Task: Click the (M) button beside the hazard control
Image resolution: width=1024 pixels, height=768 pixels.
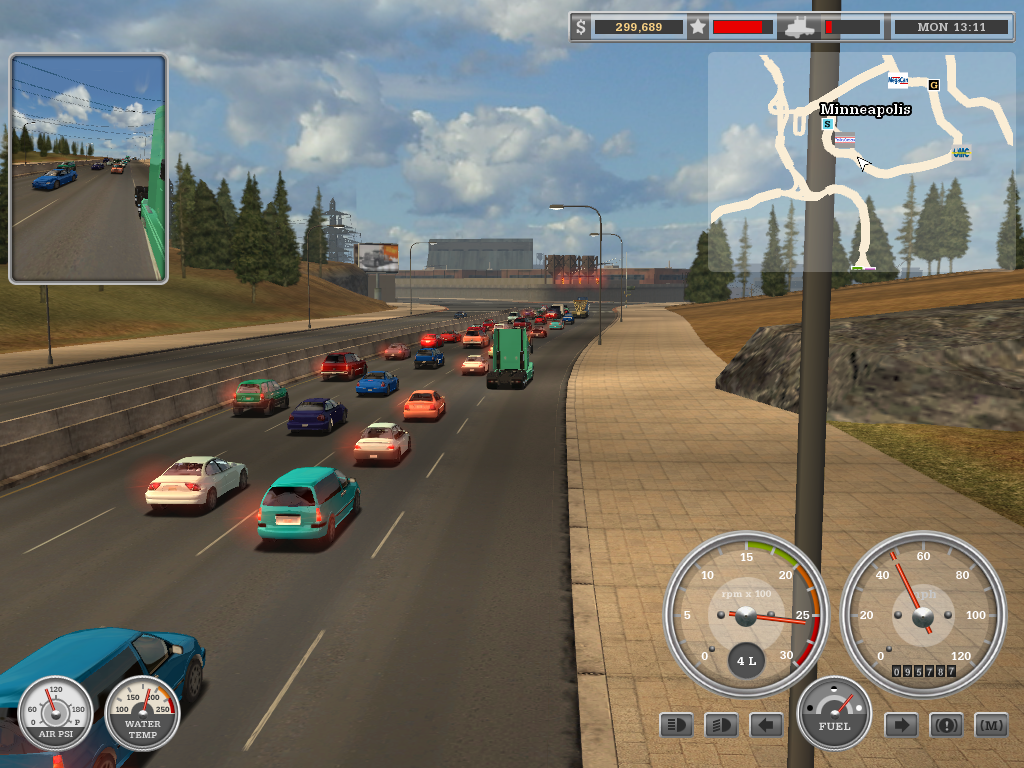Action: point(991,724)
